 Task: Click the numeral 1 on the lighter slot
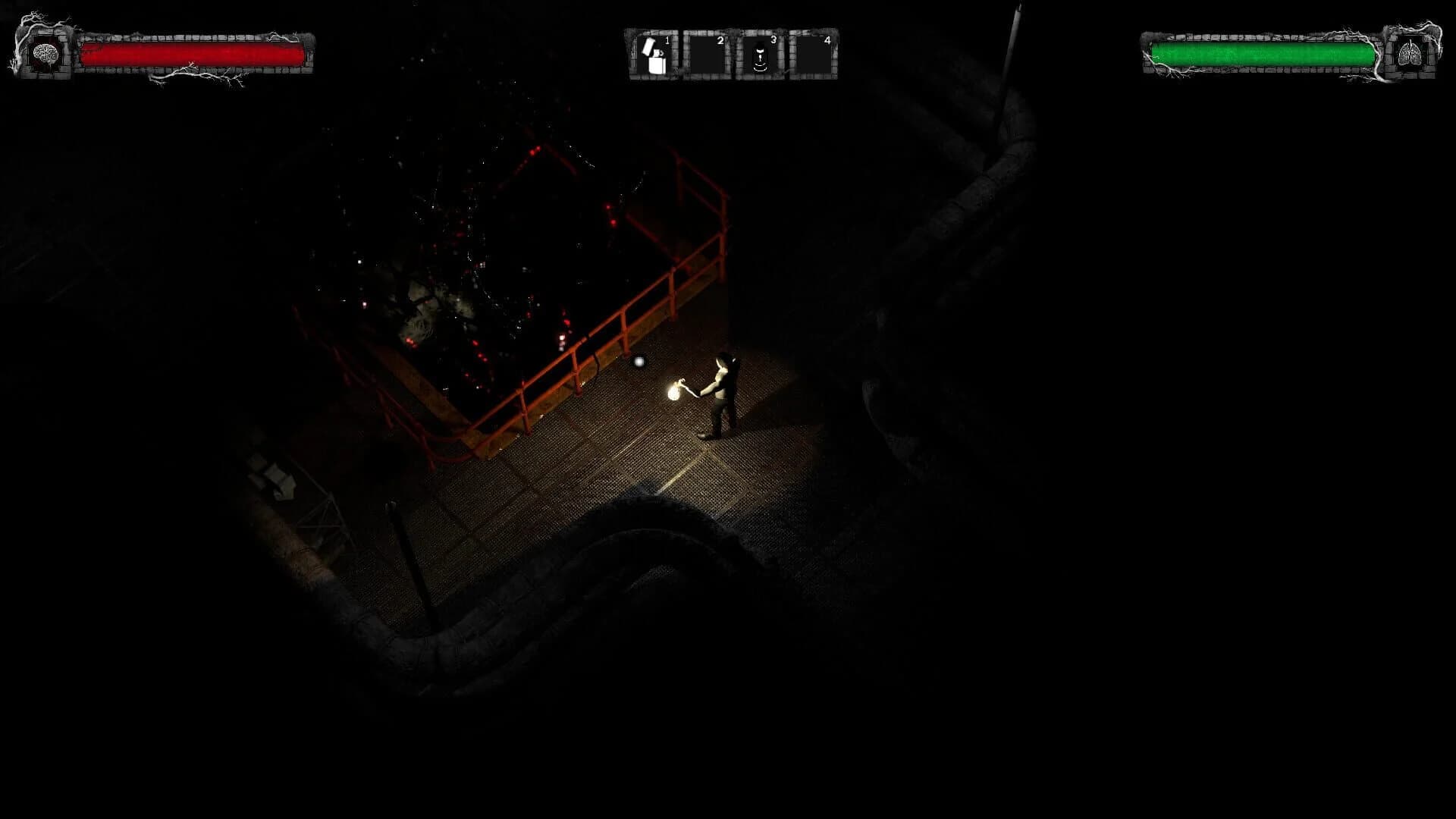666,39
